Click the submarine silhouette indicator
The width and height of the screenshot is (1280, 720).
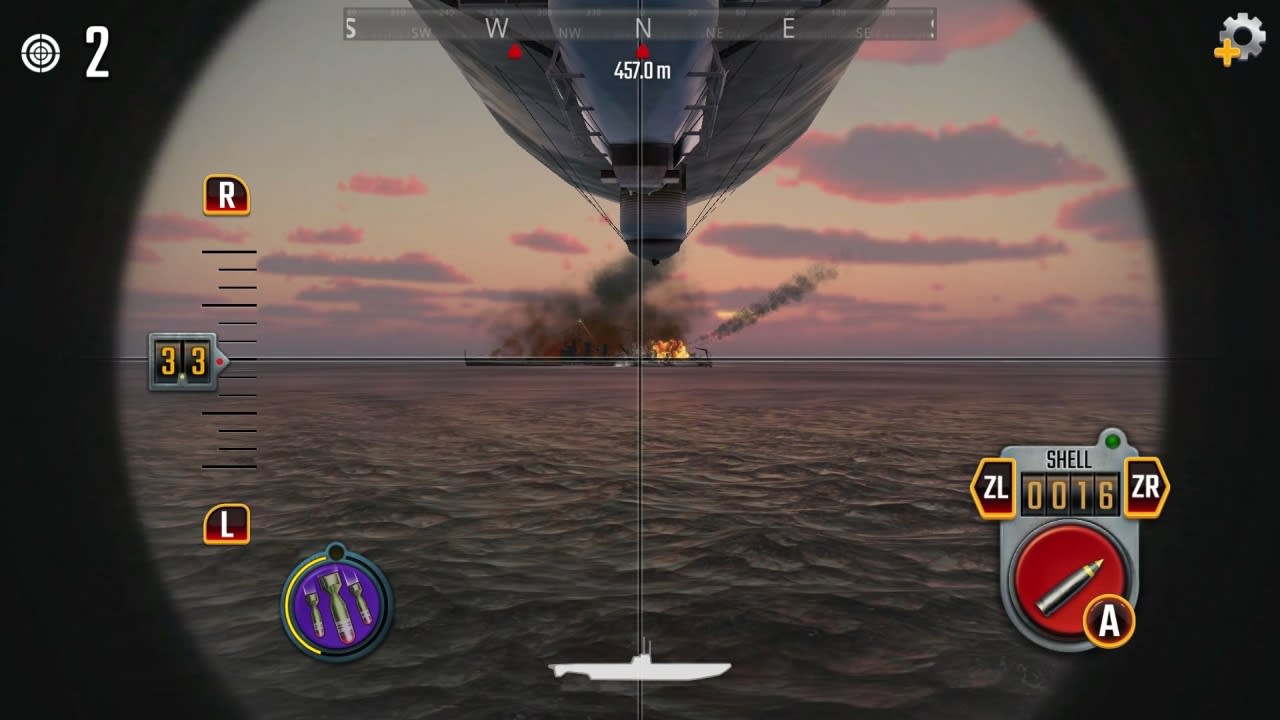tap(640, 668)
